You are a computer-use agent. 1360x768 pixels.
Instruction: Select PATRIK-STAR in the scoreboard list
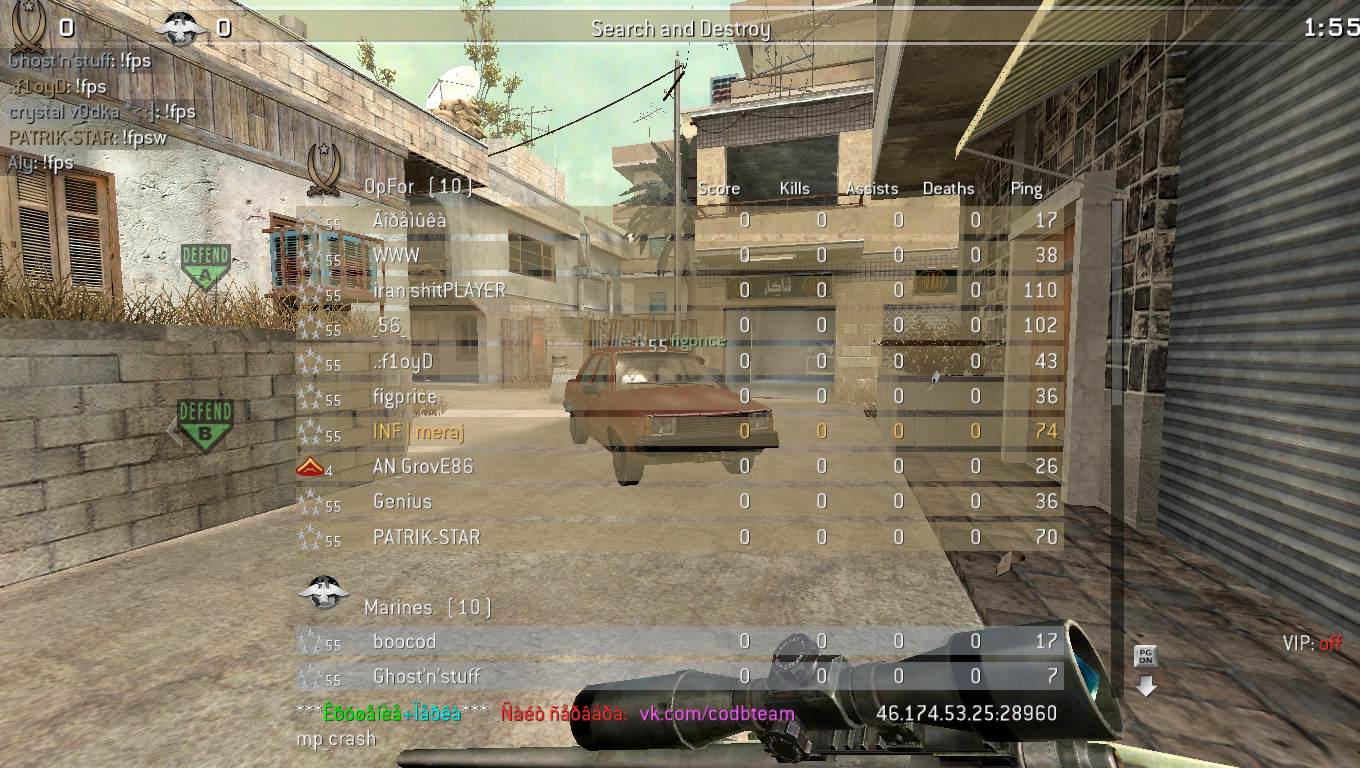point(426,537)
